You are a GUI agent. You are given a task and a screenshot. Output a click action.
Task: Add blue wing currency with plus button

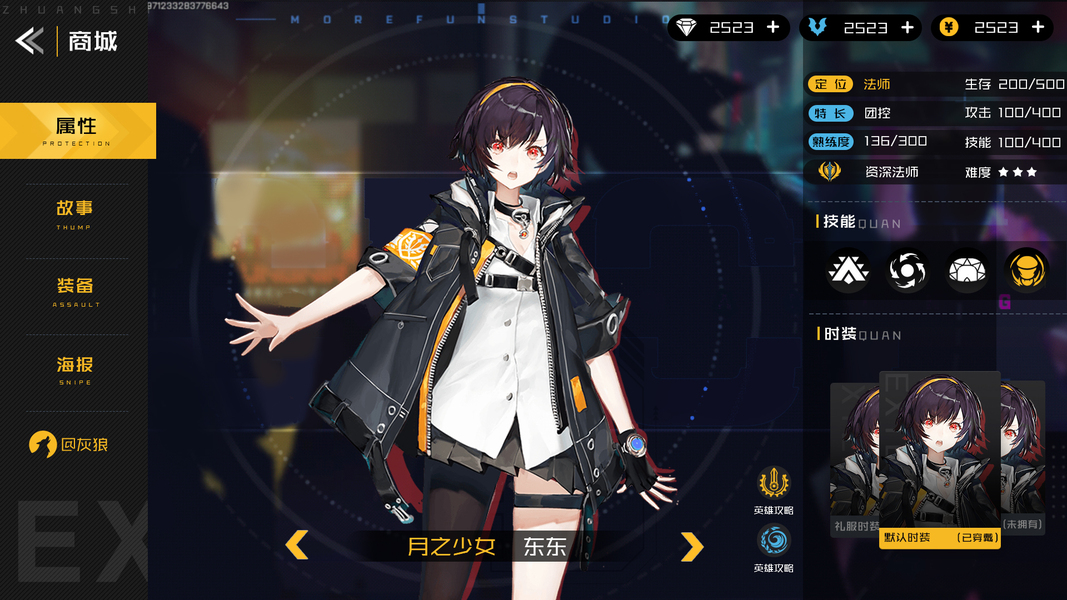(x=907, y=28)
